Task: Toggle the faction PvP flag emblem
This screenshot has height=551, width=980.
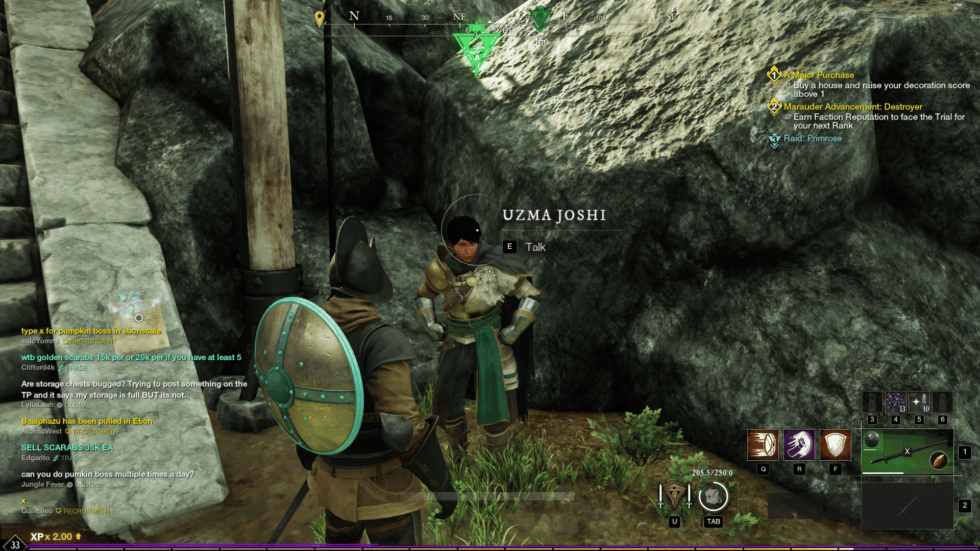Action: coord(676,496)
